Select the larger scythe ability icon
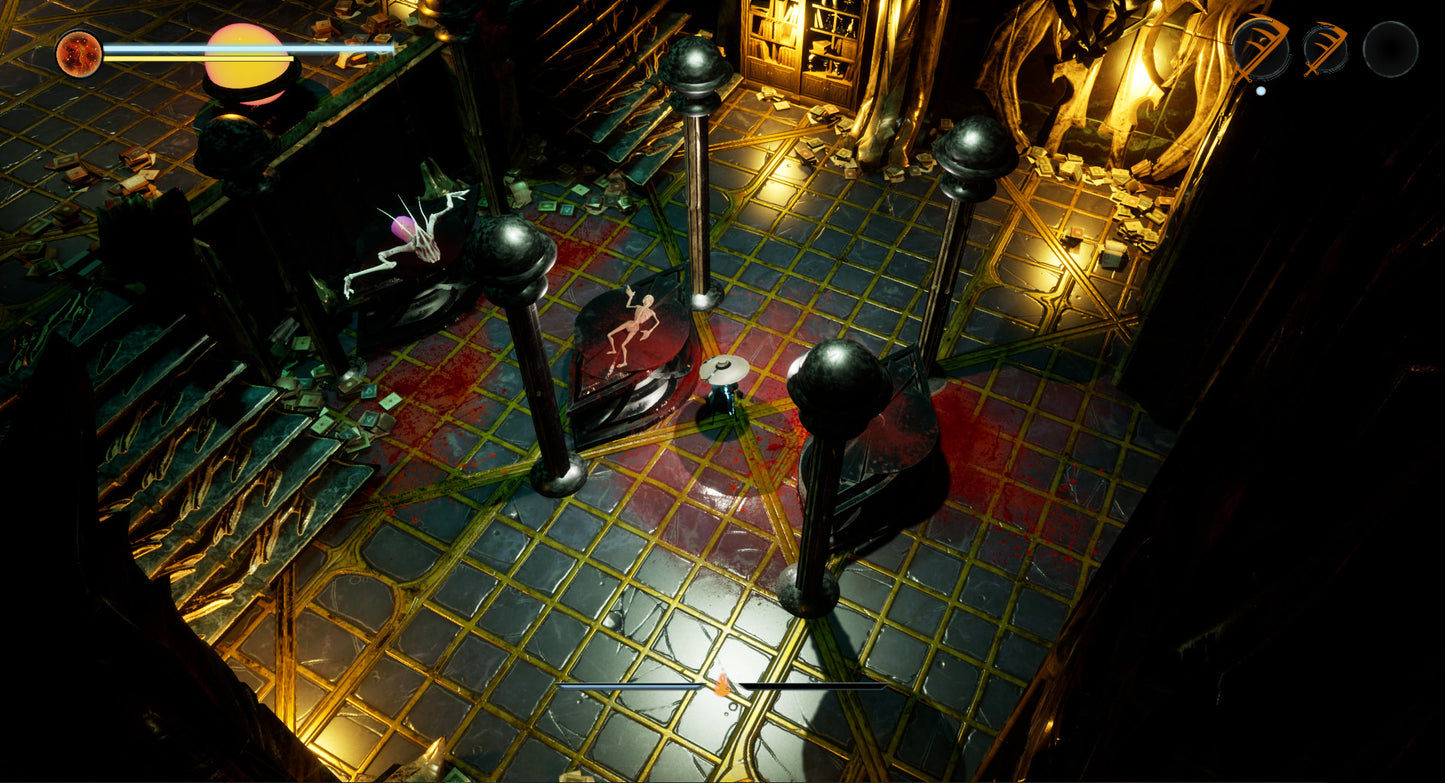 (x=1260, y=47)
